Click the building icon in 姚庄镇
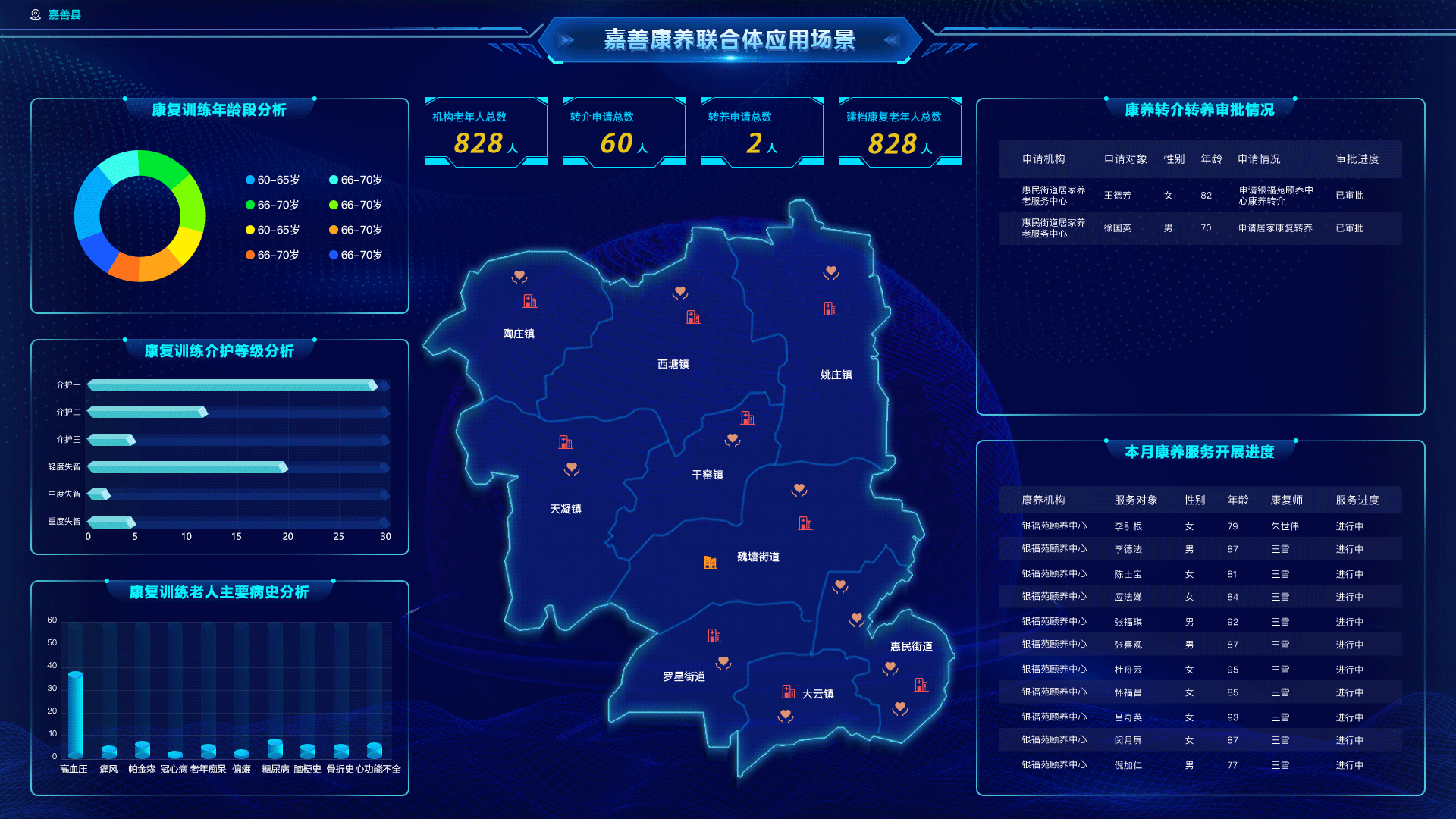Viewport: 1456px width, 819px height. (x=830, y=309)
